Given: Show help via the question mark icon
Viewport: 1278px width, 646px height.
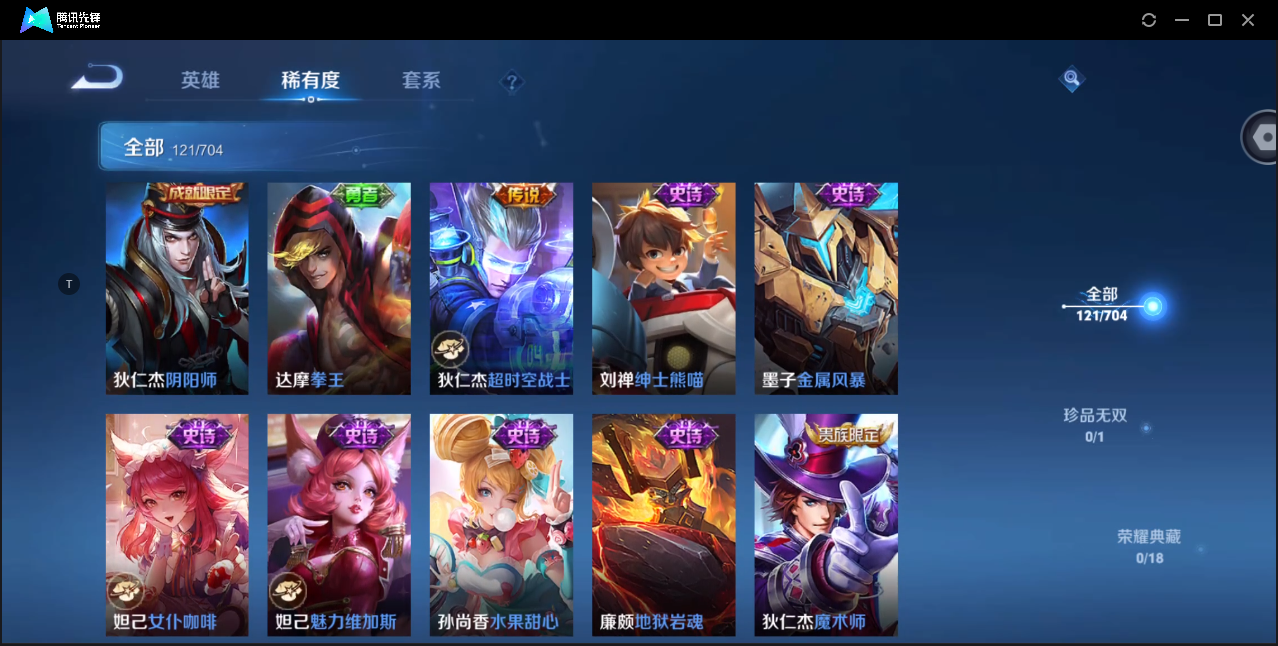Looking at the screenshot, I should [512, 82].
